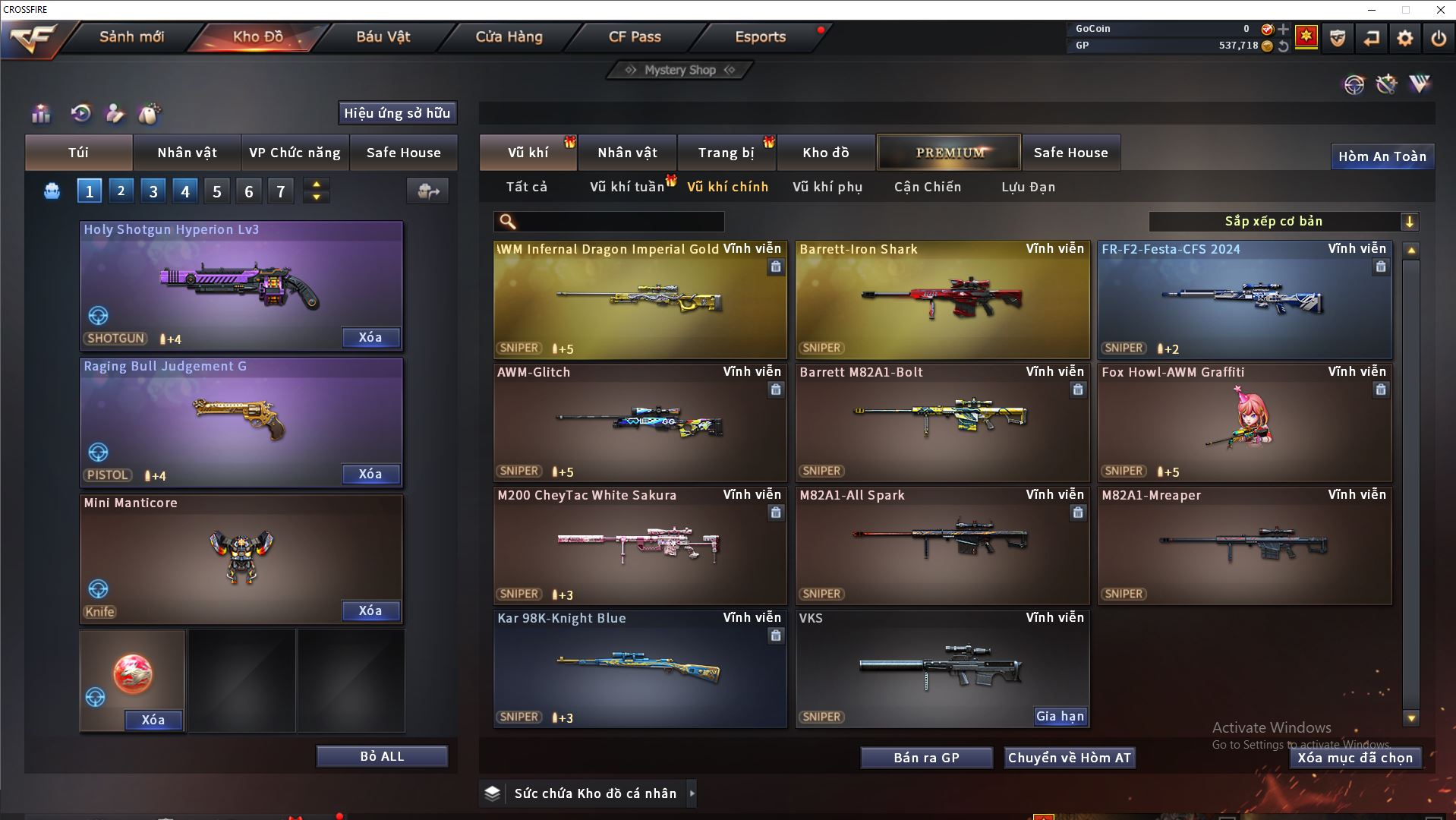Open the CF Pass page

tap(635, 36)
